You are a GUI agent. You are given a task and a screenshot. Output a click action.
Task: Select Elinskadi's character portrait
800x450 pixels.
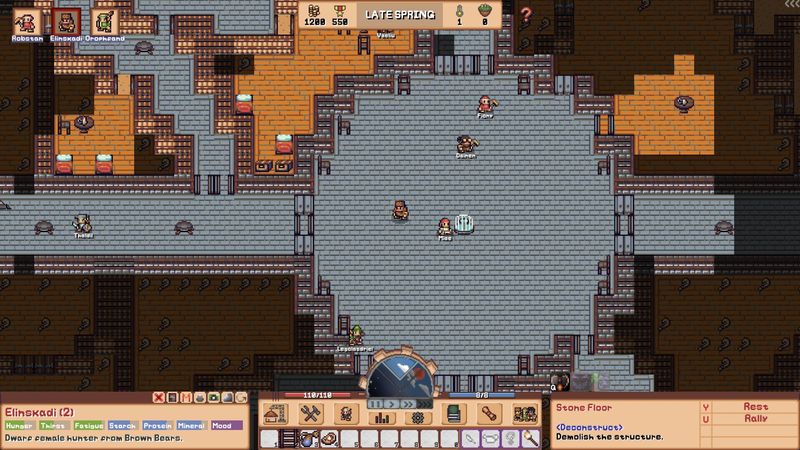pos(67,20)
